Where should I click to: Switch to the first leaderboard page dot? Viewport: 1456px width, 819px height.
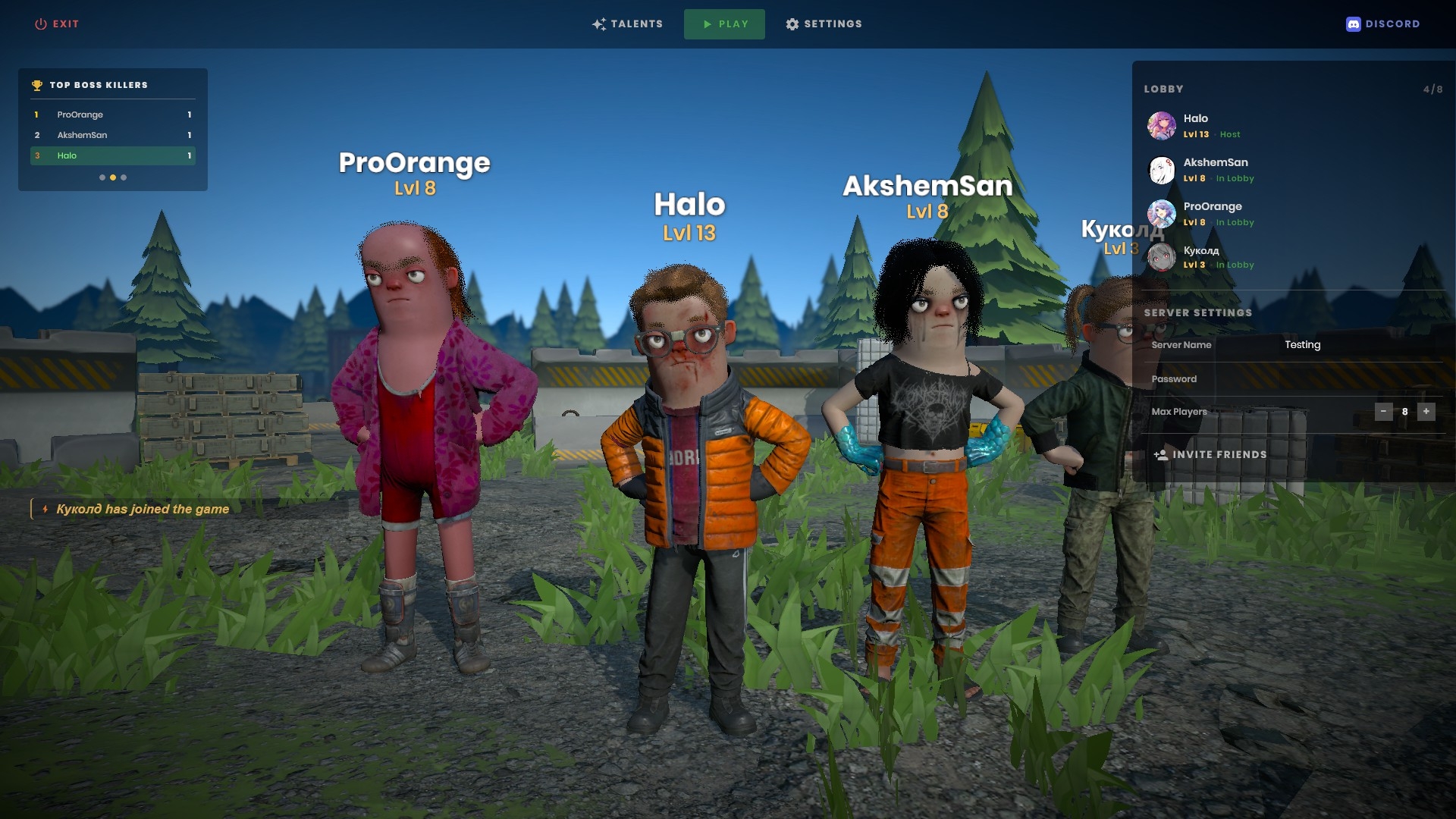[102, 177]
